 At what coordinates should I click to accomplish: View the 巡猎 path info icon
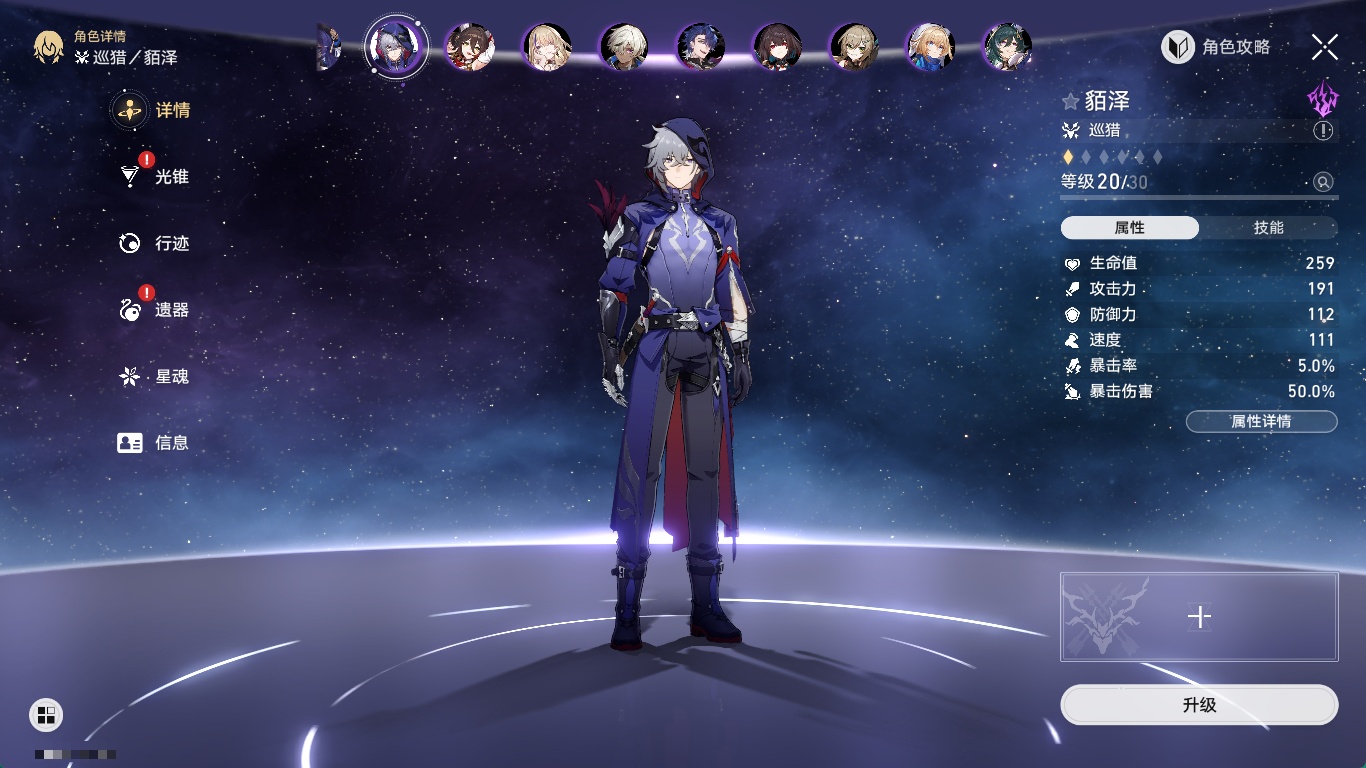[1323, 131]
